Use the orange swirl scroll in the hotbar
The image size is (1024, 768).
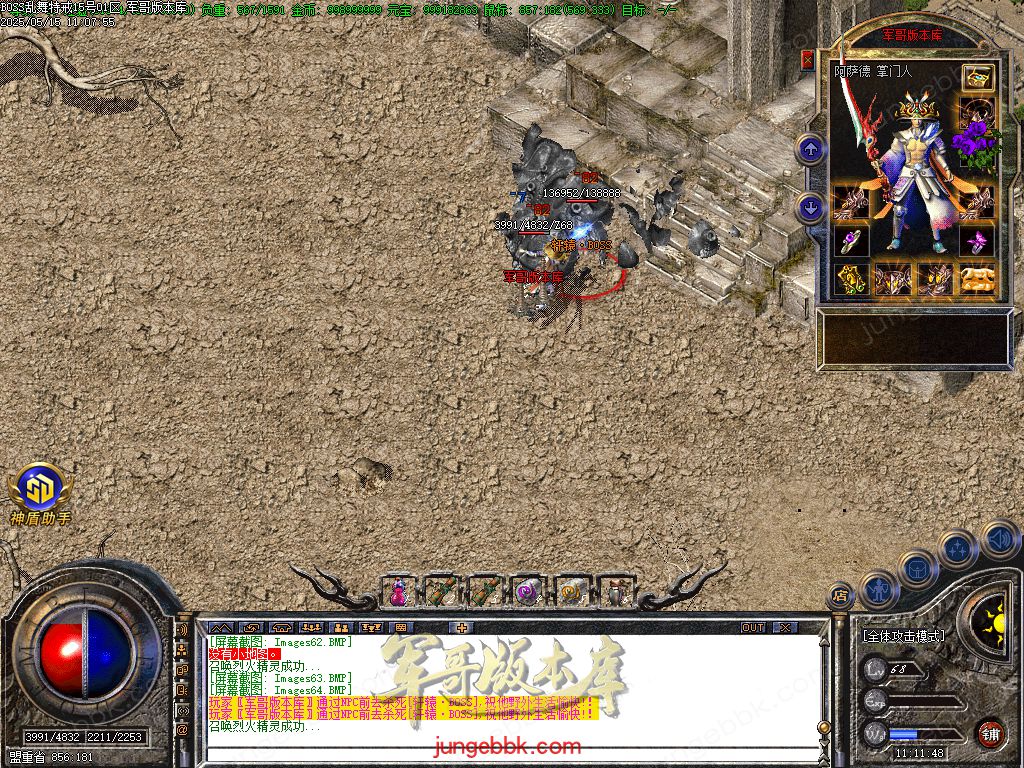pos(571,592)
